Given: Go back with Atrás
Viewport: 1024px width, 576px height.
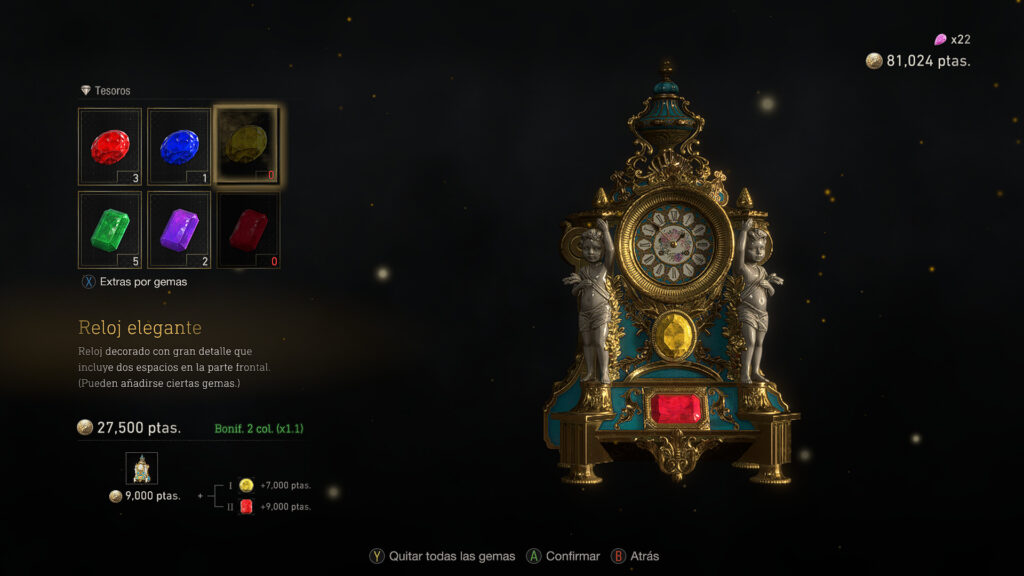Looking at the screenshot, I should [635, 556].
